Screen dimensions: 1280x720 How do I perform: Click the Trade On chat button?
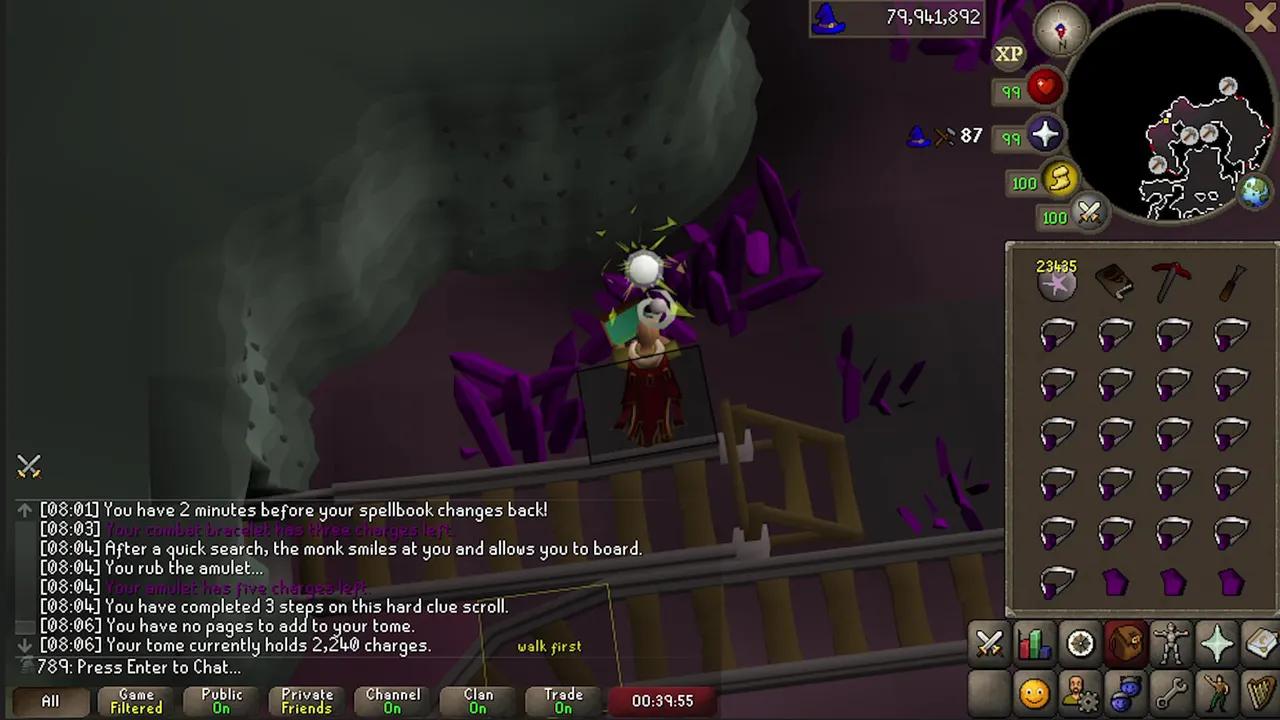pos(562,700)
